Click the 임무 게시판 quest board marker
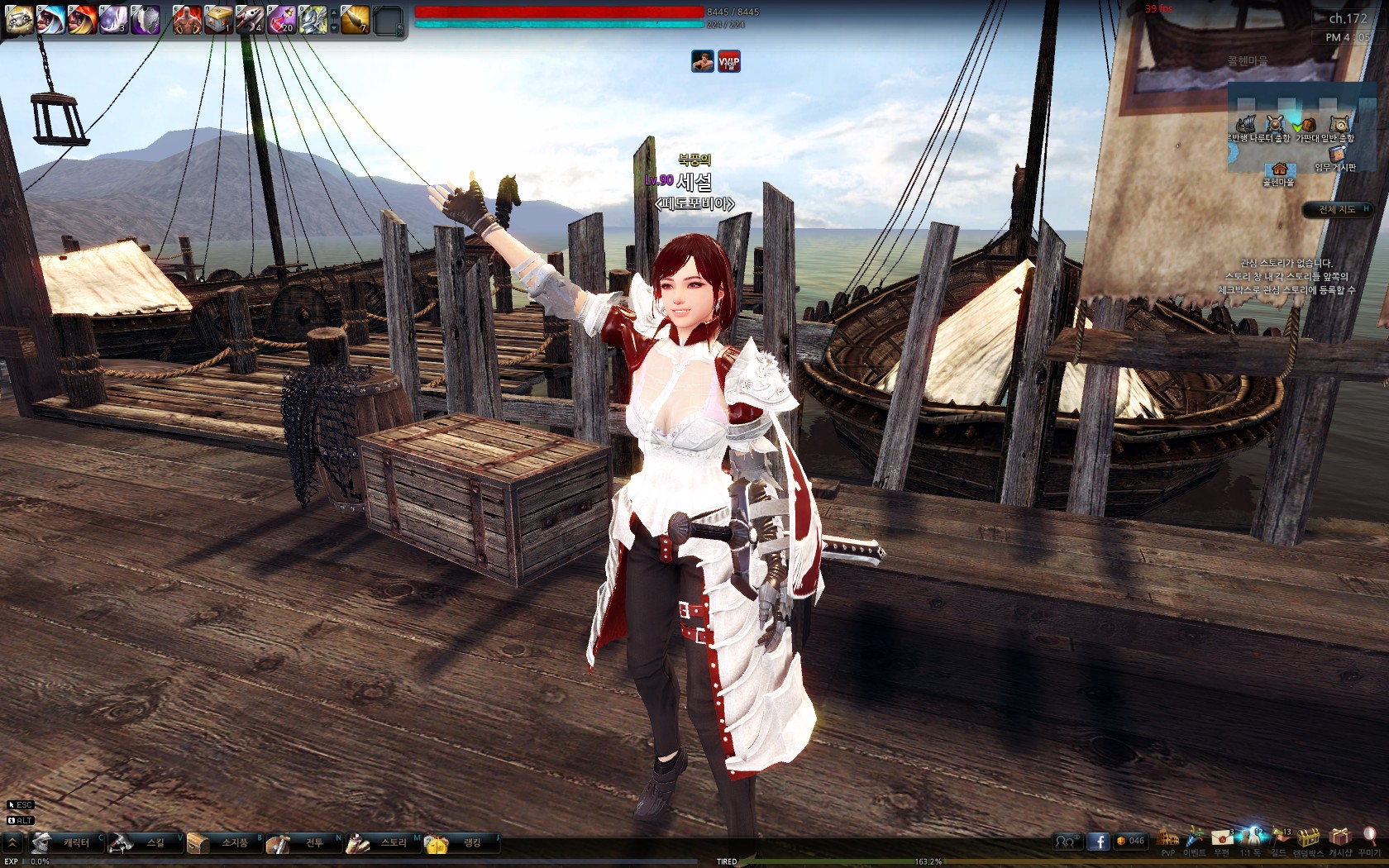 click(1336, 157)
